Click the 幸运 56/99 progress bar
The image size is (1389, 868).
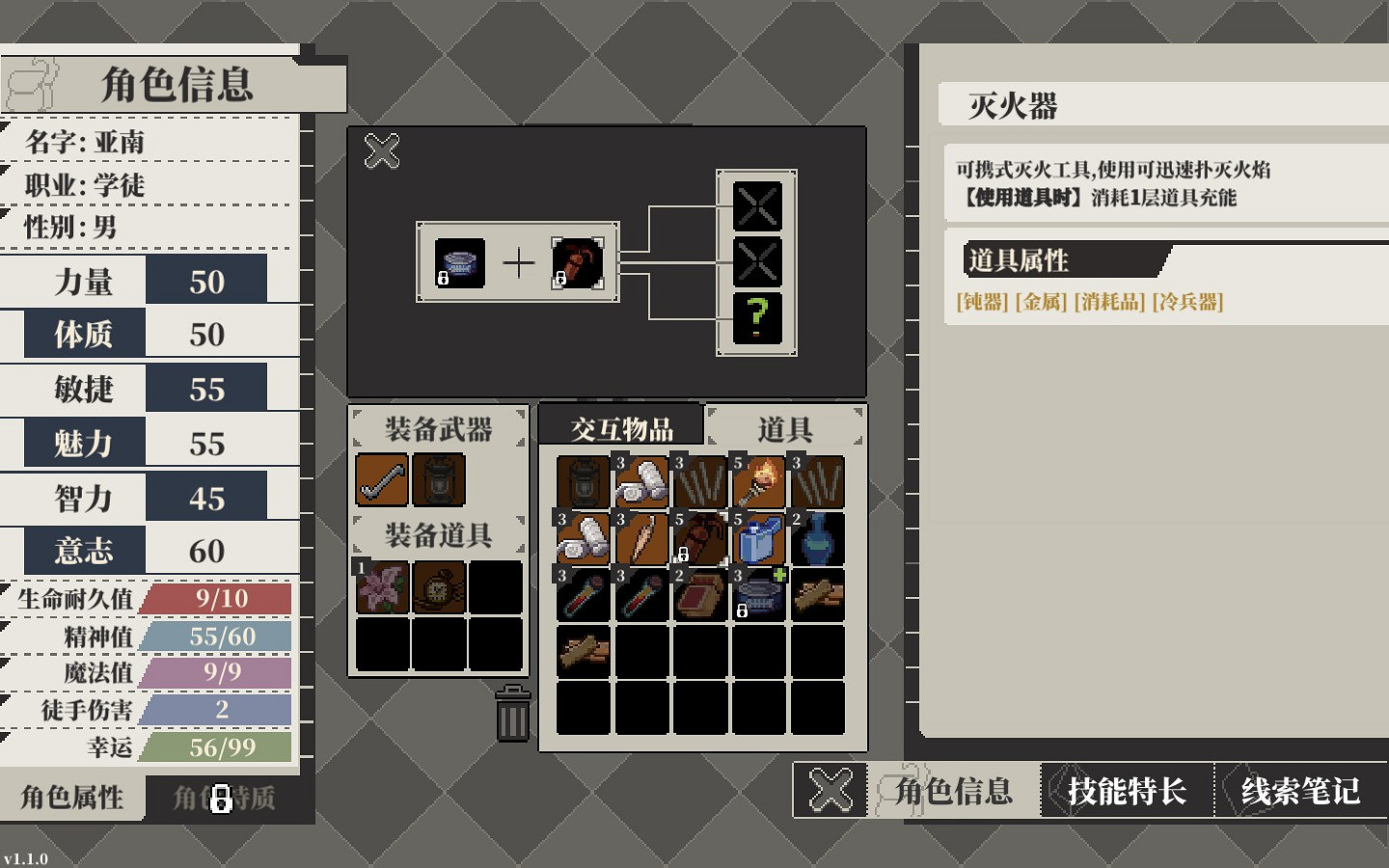(212, 747)
